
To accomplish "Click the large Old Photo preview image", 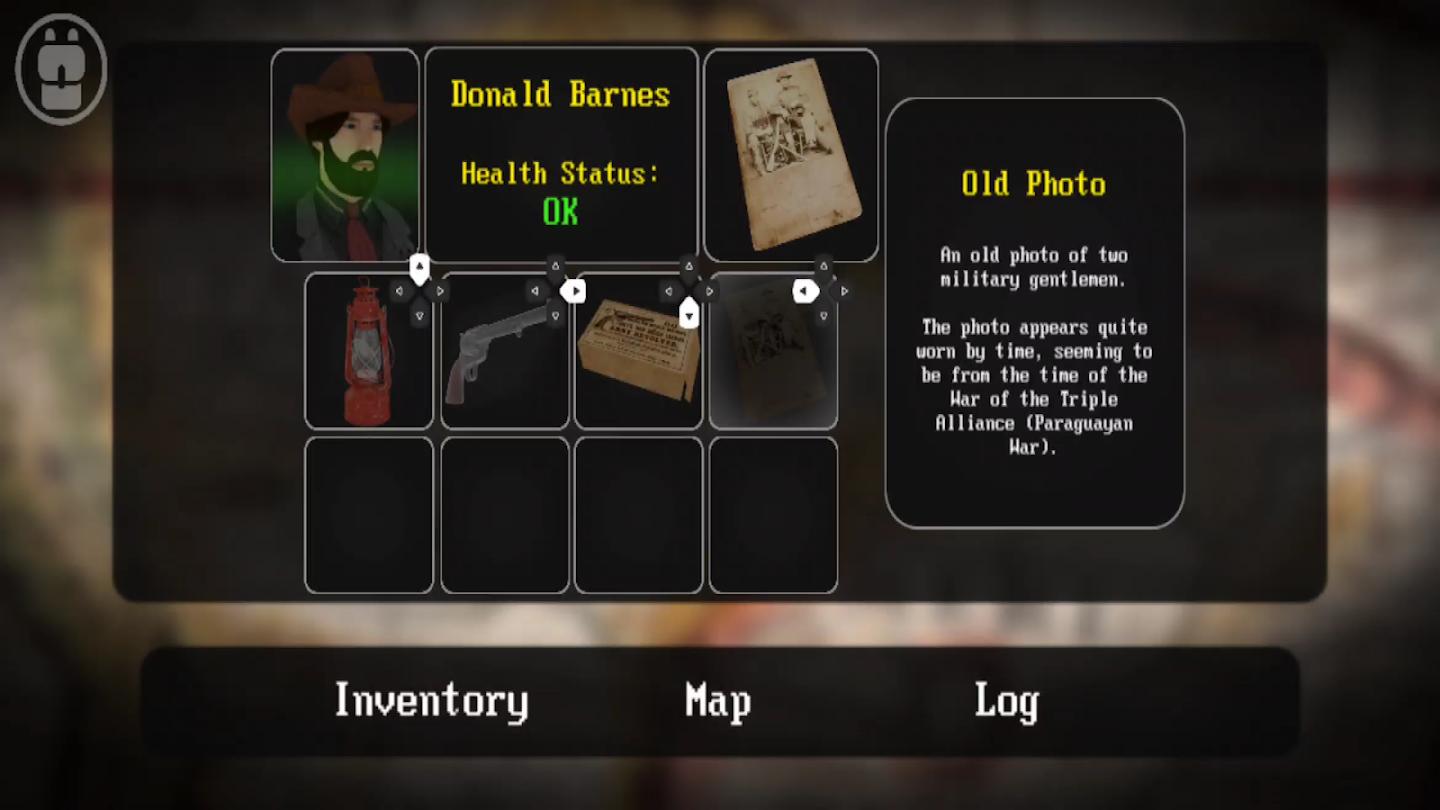I will (790, 155).
